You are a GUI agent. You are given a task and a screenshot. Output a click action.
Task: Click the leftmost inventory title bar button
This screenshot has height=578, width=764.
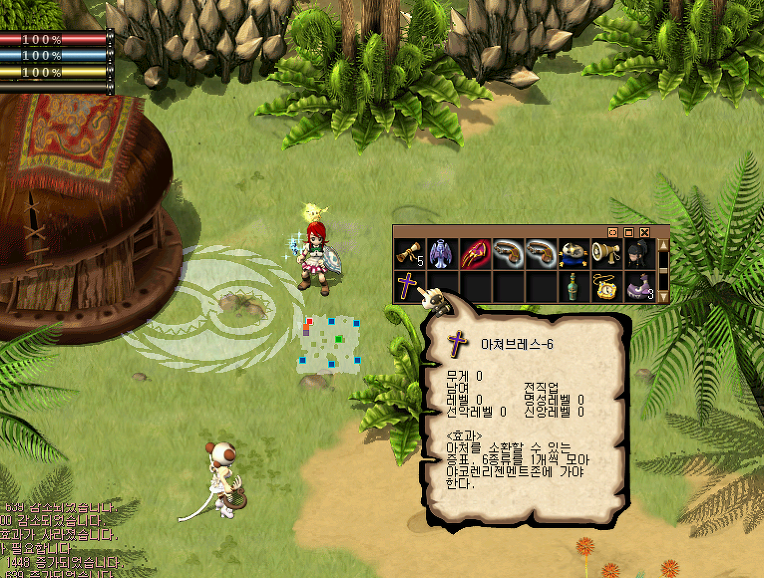tap(614, 231)
